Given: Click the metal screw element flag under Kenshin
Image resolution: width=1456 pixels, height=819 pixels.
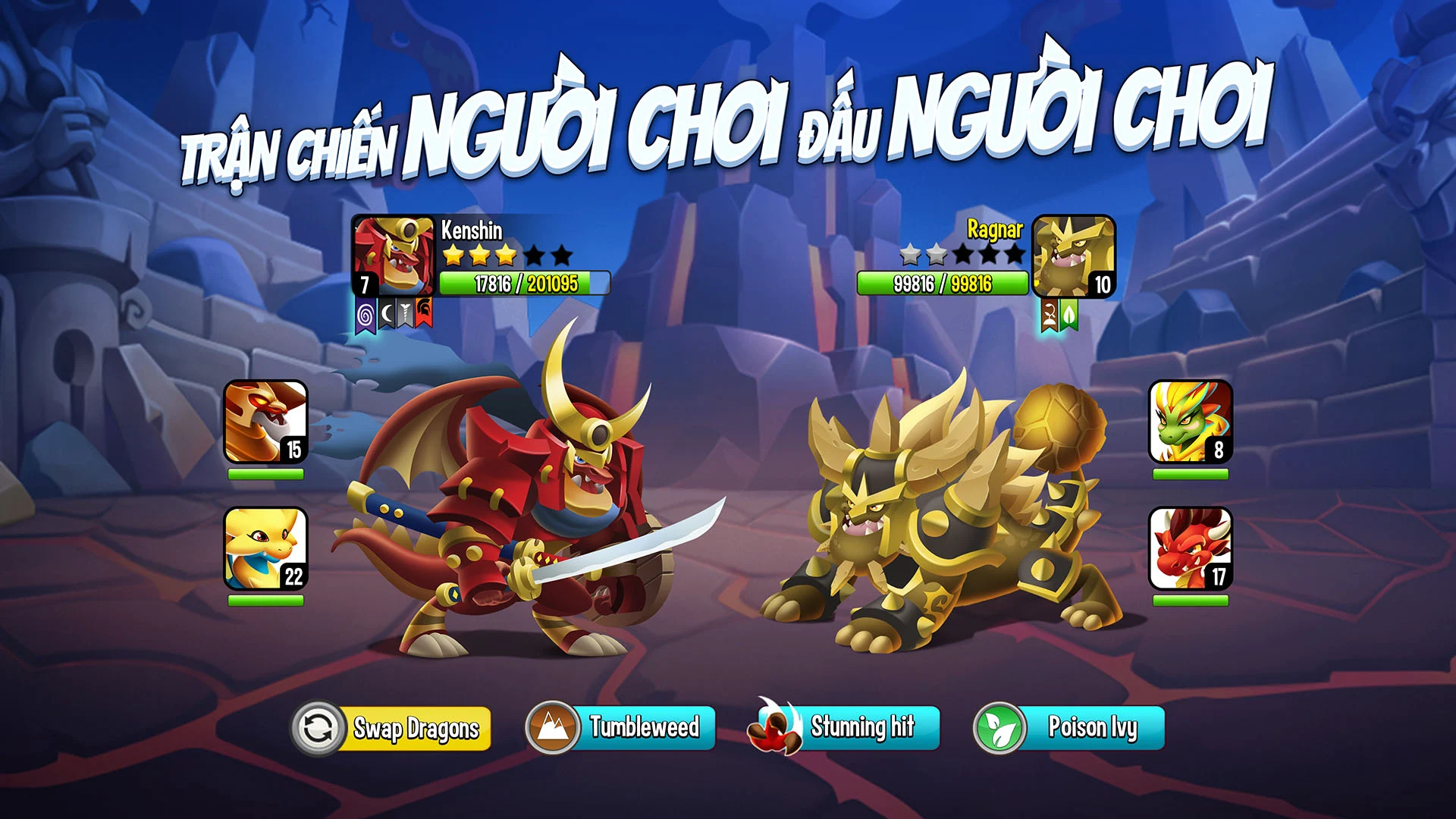Looking at the screenshot, I should 404,313.
